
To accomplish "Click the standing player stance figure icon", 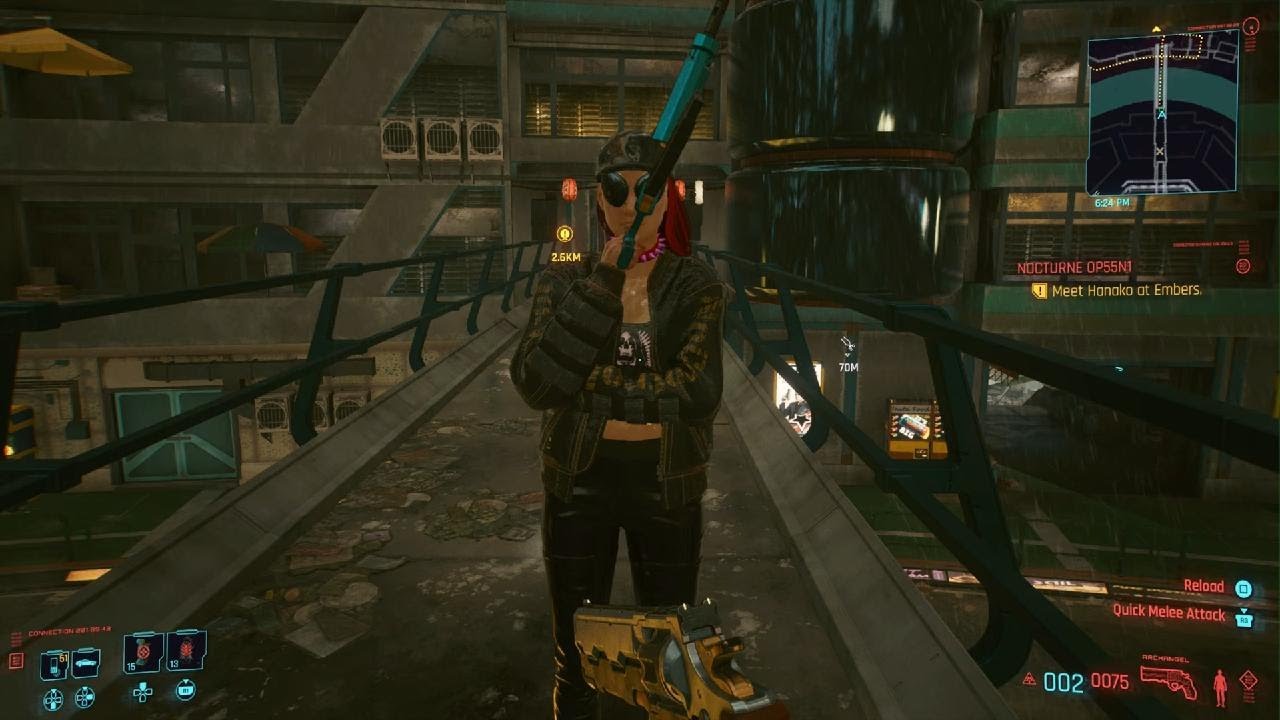I will 1220,687.
